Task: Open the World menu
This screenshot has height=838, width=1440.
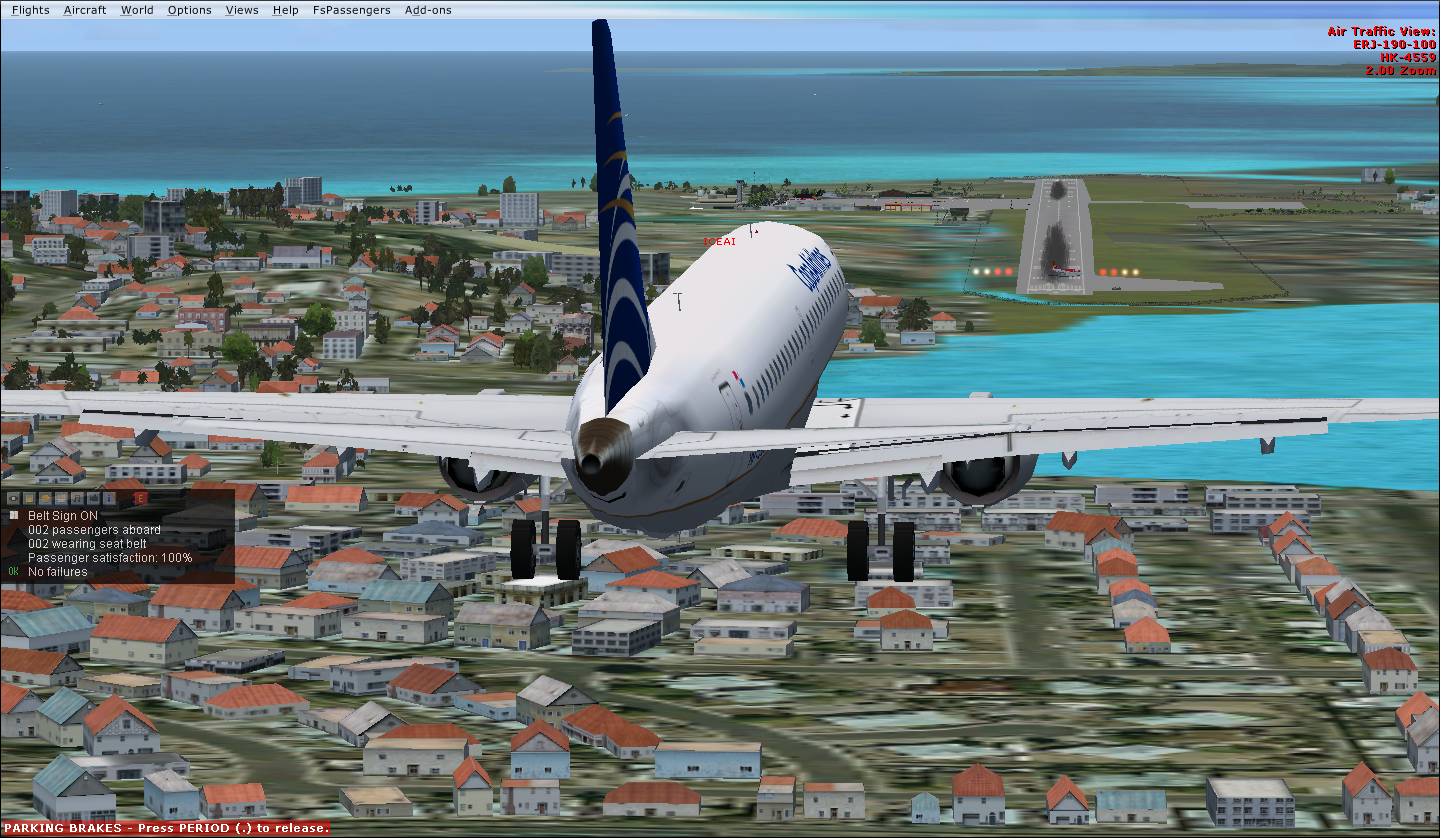Action: (137, 10)
